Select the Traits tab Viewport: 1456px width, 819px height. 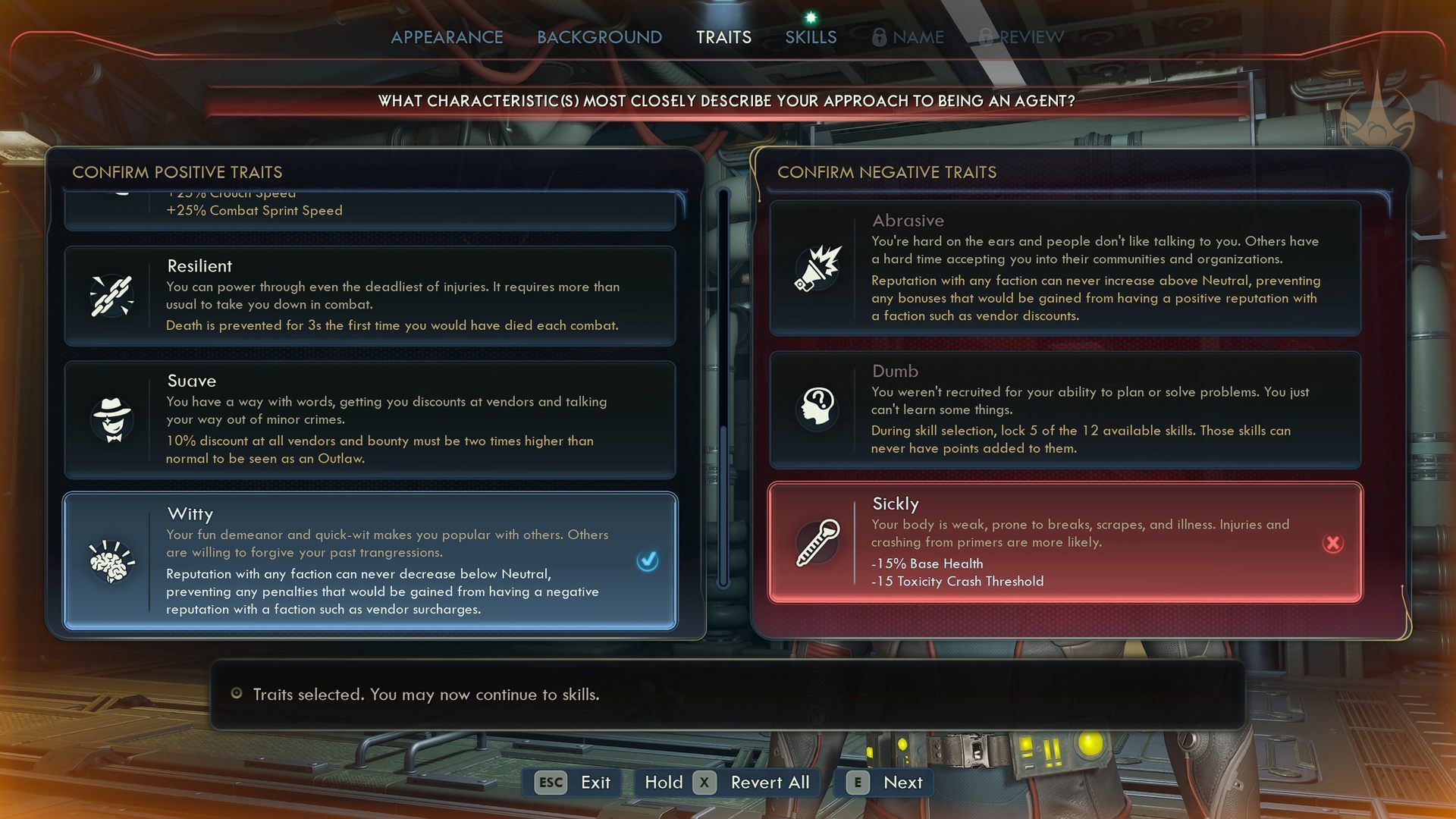tap(723, 37)
